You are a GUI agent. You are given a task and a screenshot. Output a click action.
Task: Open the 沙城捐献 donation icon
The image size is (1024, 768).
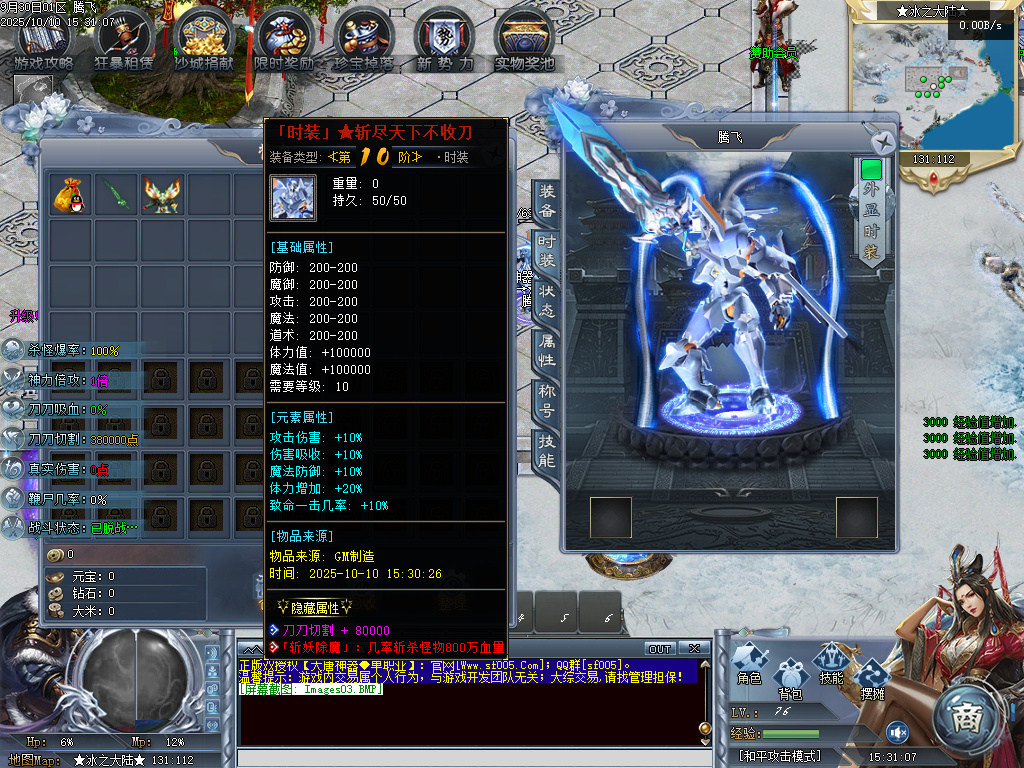(x=204, y=39)
